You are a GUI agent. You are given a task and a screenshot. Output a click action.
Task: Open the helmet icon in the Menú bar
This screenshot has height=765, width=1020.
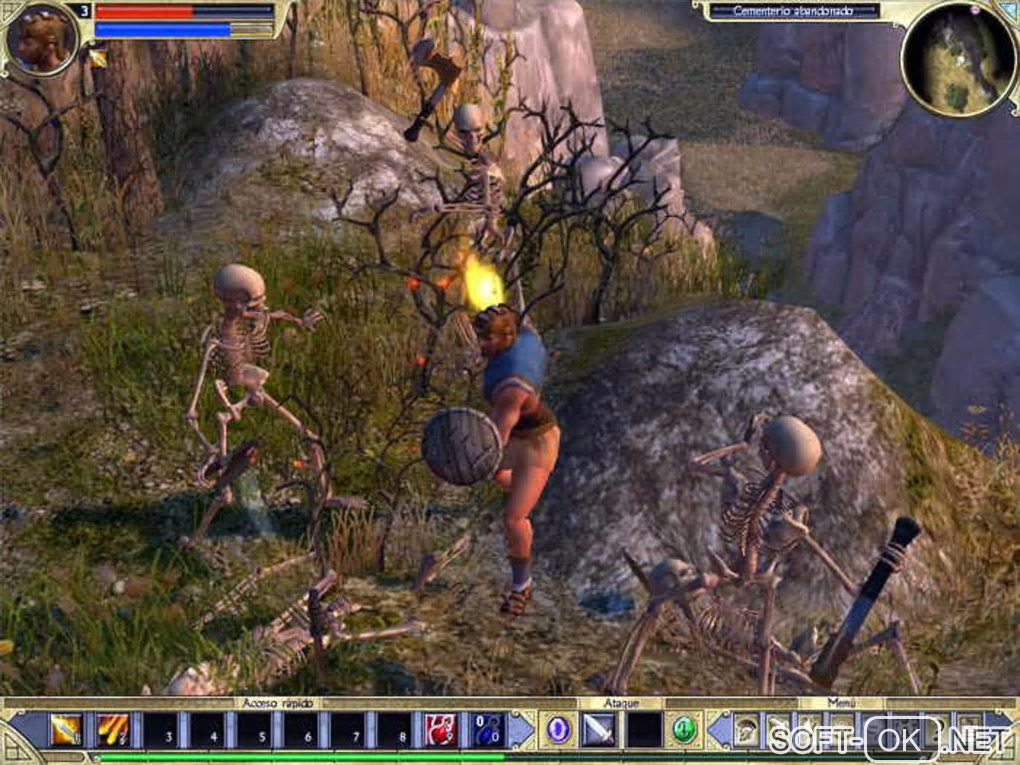[746, 730]
